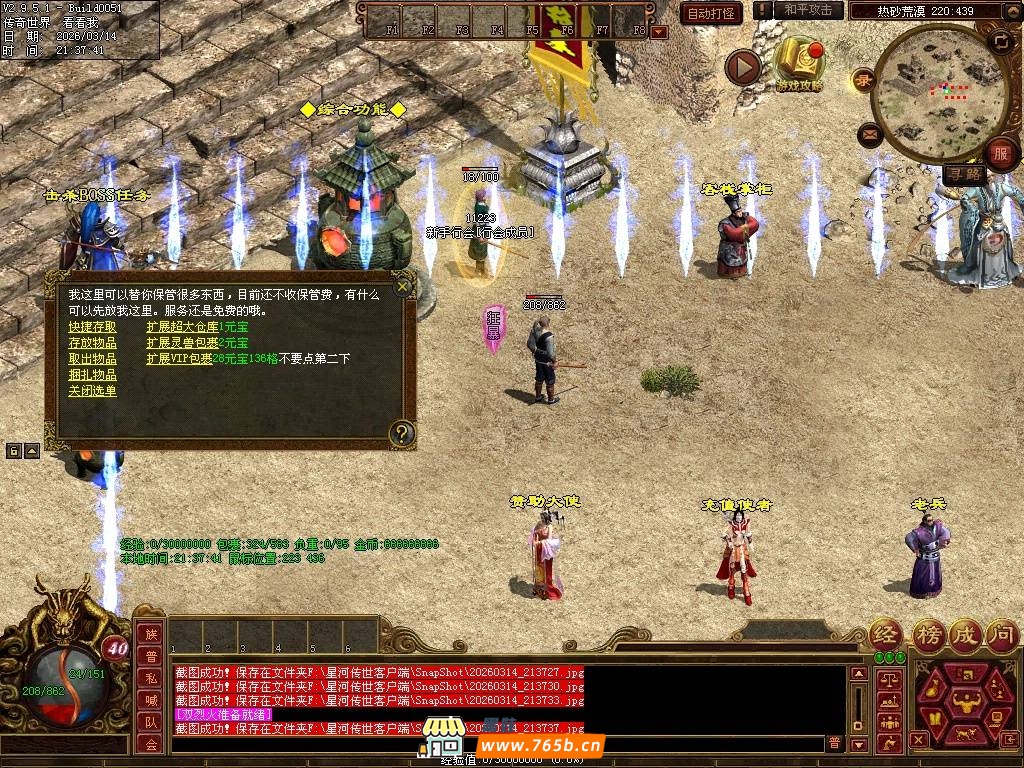Image resolution: width=1024 pixels, height=768 pixels.
Task: Click the scales trade icon
Action: coord(888,678)
